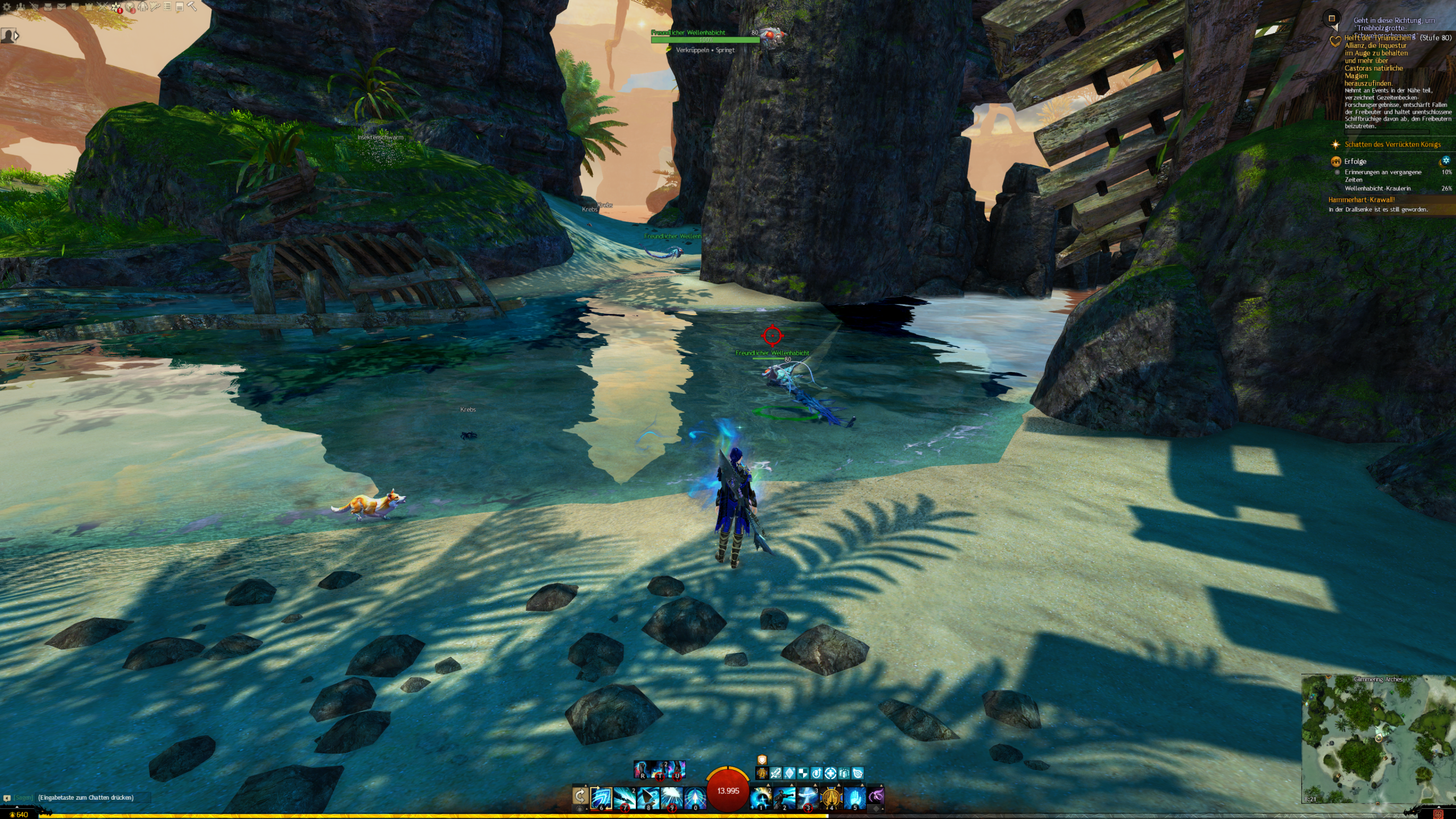Viewport: 1456px width, 819px height.
Task: Open the hammer crafting icon in top bar
Action: click(192, 7)
